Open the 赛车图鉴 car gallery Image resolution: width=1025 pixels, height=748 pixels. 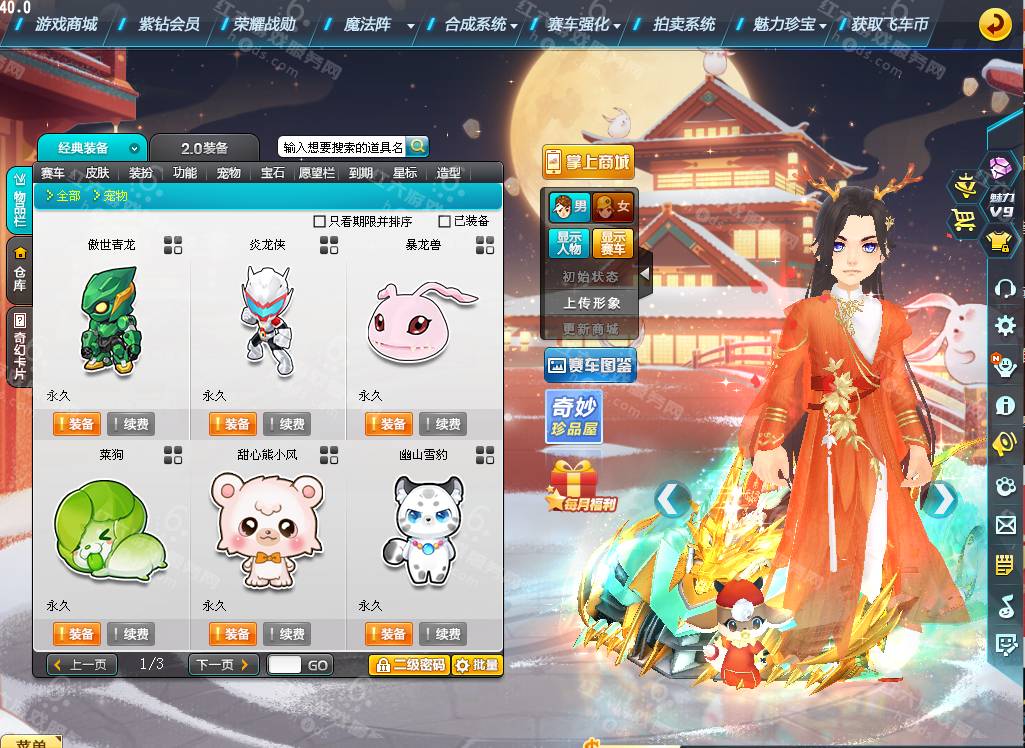[590, 366]
